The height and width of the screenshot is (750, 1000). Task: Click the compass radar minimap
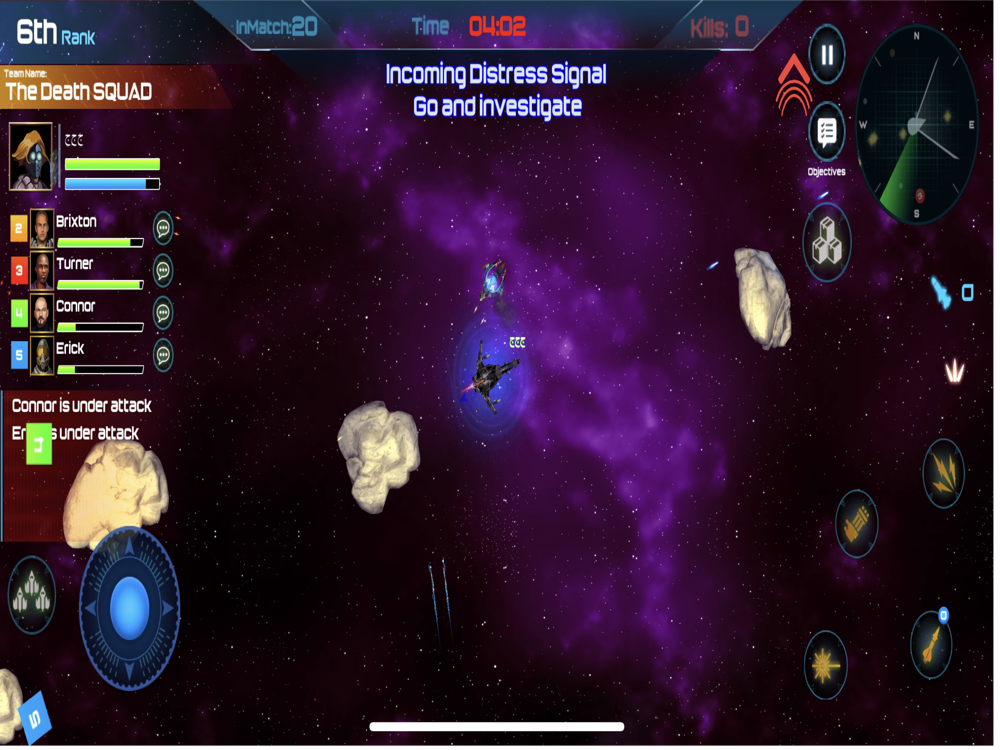(916, 125)
